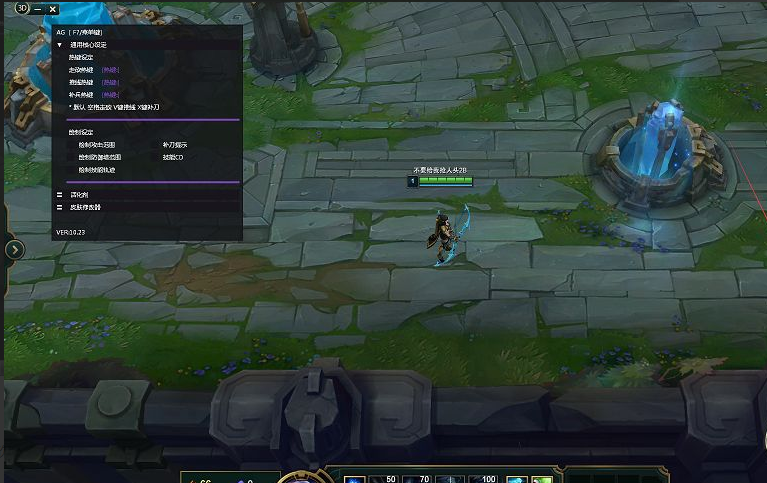Screen dimensions: 767x483
Task: Set the 走砍热键 hotkey binding
Action: 110,70
